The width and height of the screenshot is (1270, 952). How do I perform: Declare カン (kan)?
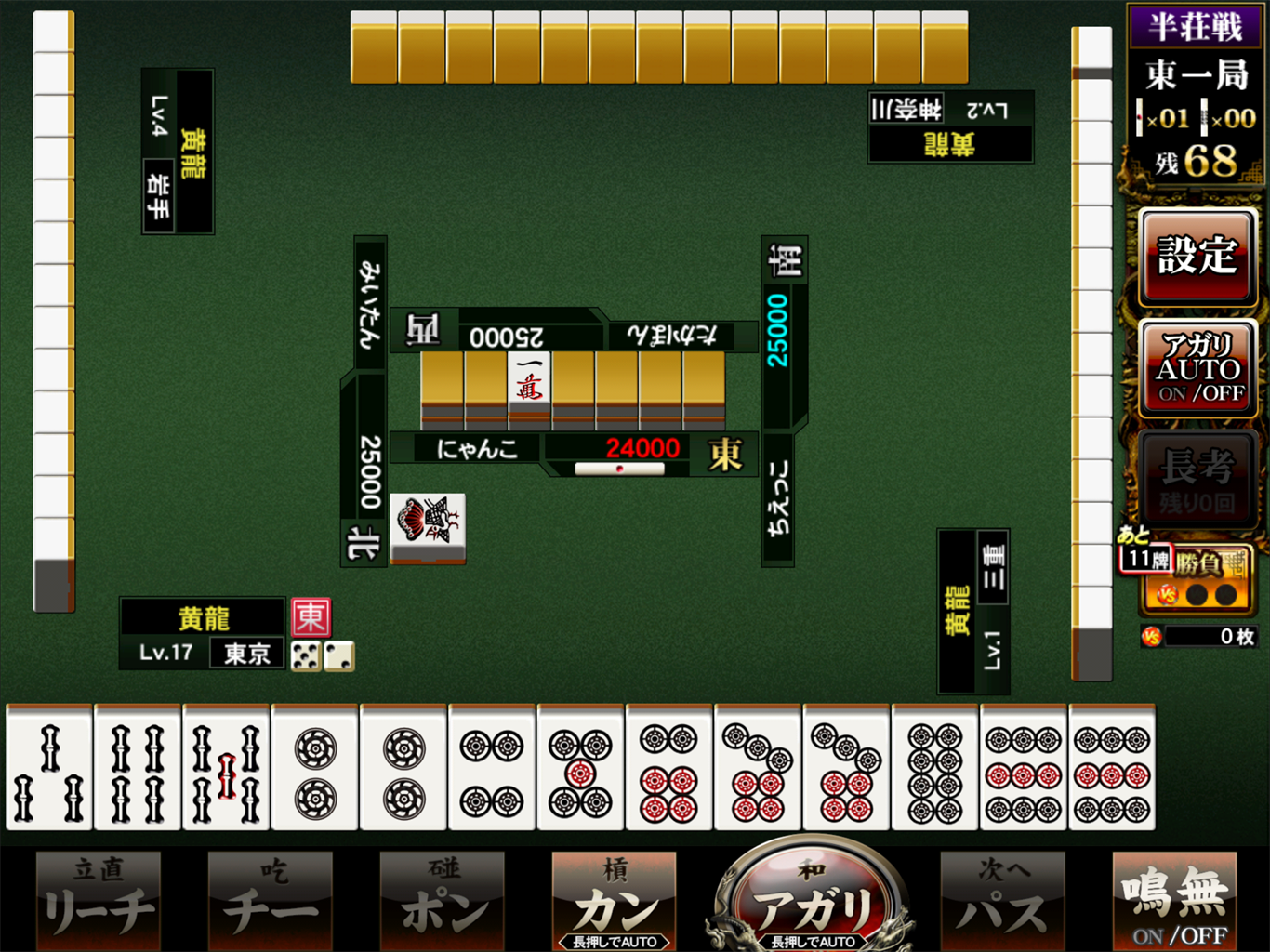(615, 899)
